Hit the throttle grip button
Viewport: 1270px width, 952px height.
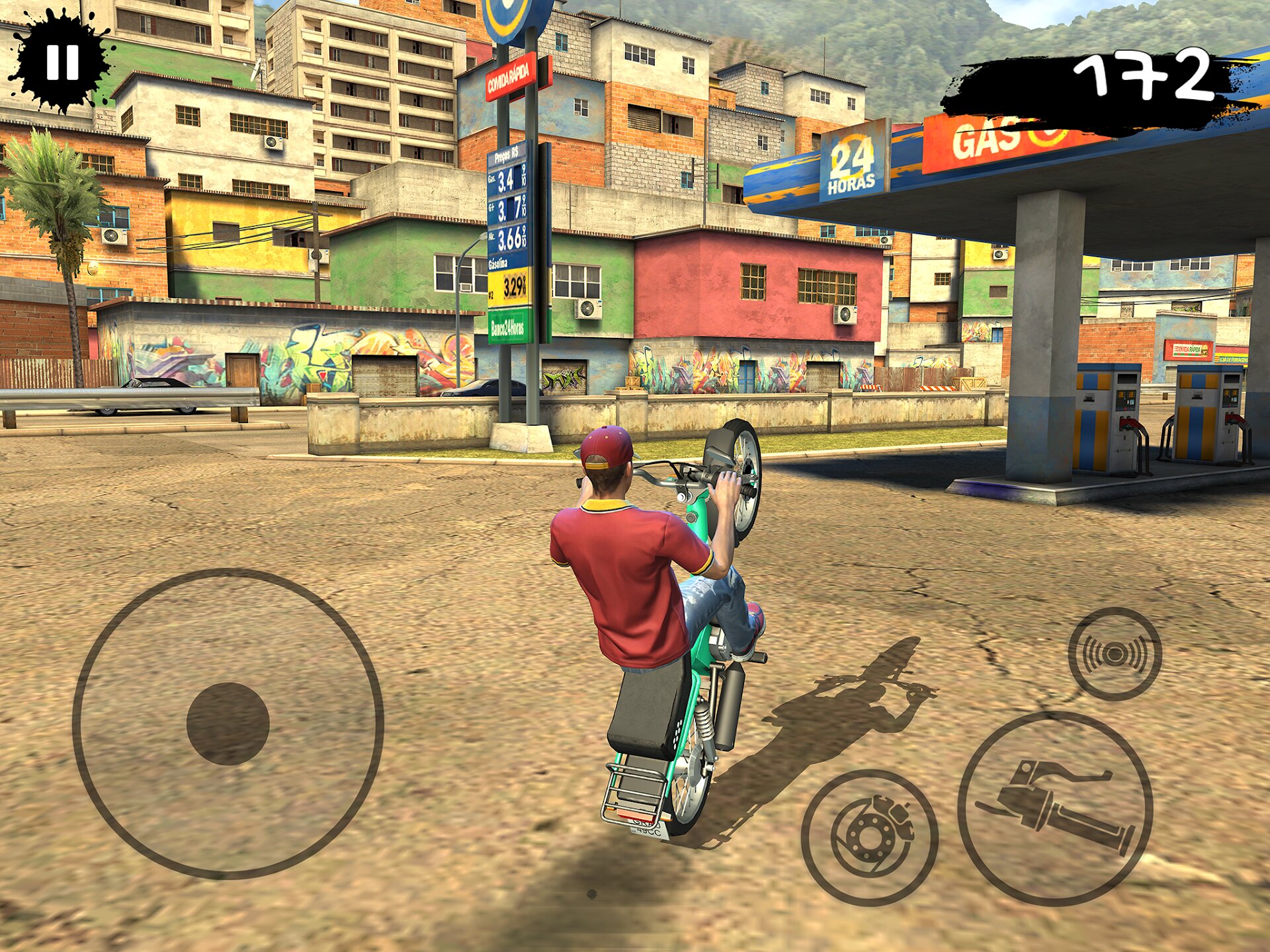[1055, 809]
